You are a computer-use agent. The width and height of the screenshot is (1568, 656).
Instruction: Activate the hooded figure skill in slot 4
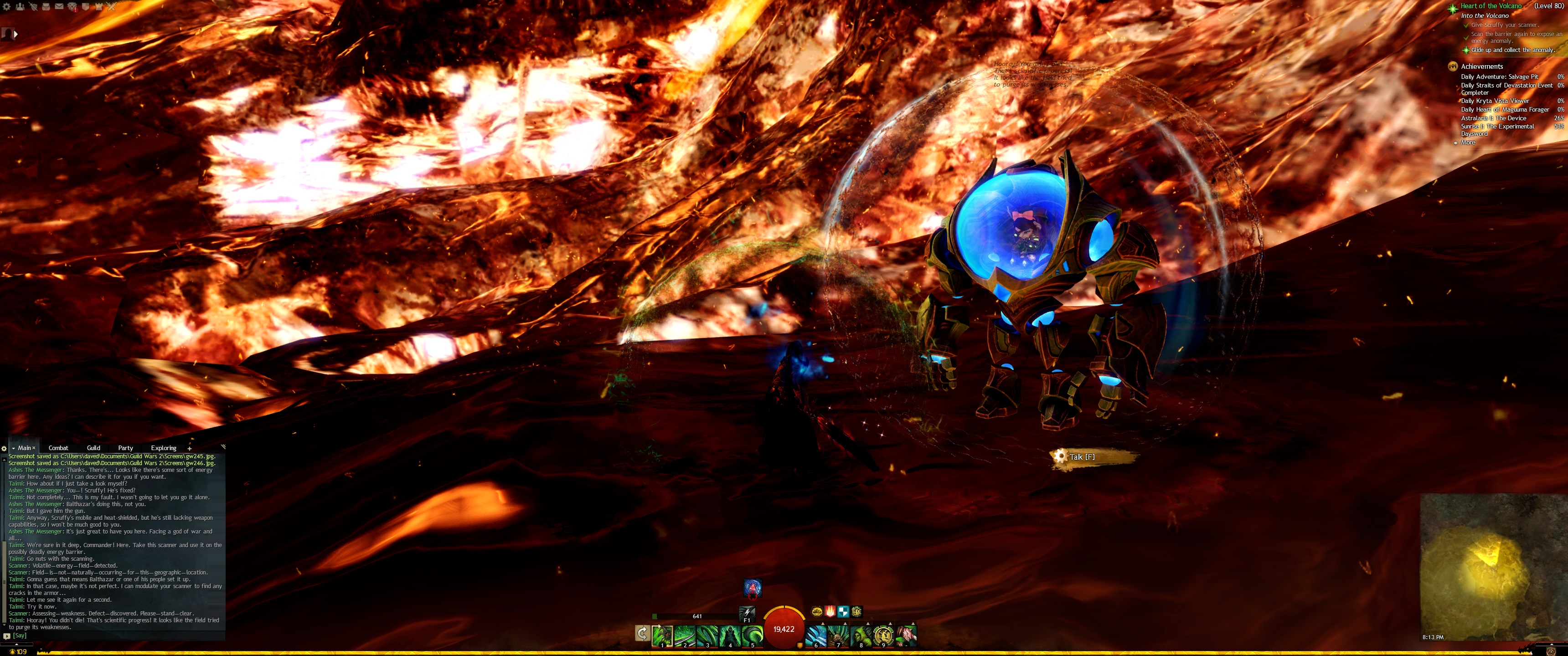729,635
